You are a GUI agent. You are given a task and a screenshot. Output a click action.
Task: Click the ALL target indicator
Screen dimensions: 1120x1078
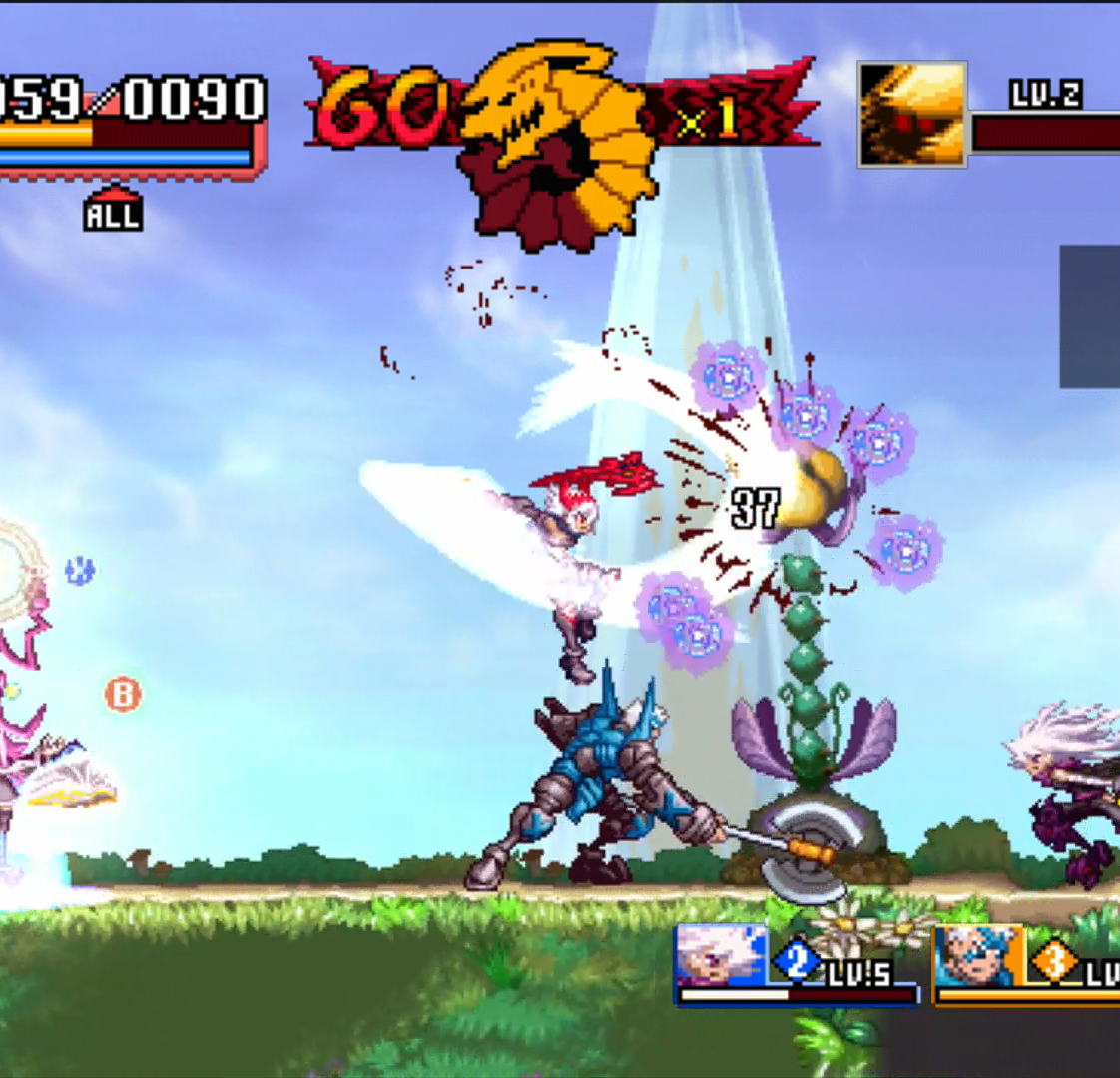pos(113,212)
